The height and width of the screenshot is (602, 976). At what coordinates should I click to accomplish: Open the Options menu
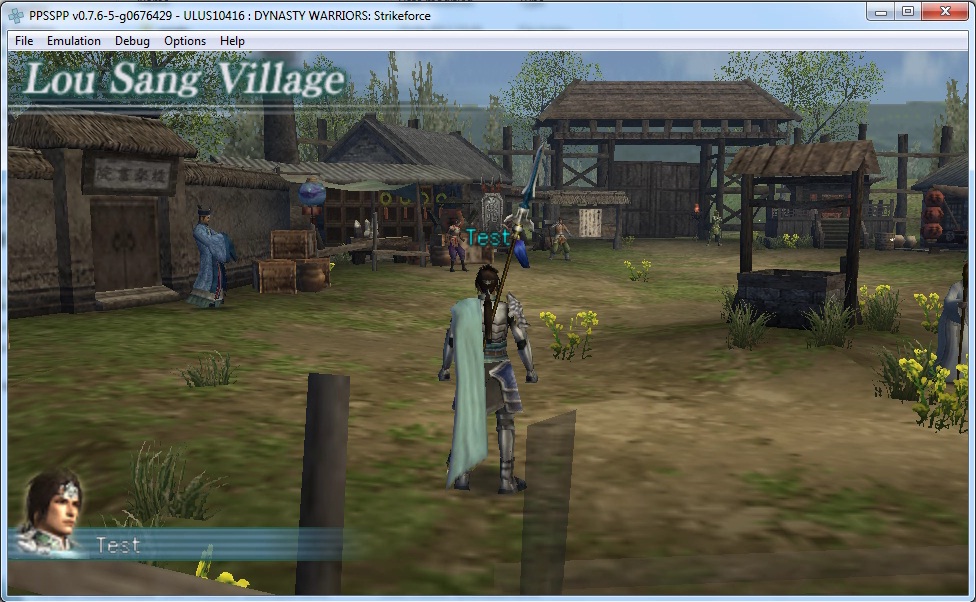185,41
